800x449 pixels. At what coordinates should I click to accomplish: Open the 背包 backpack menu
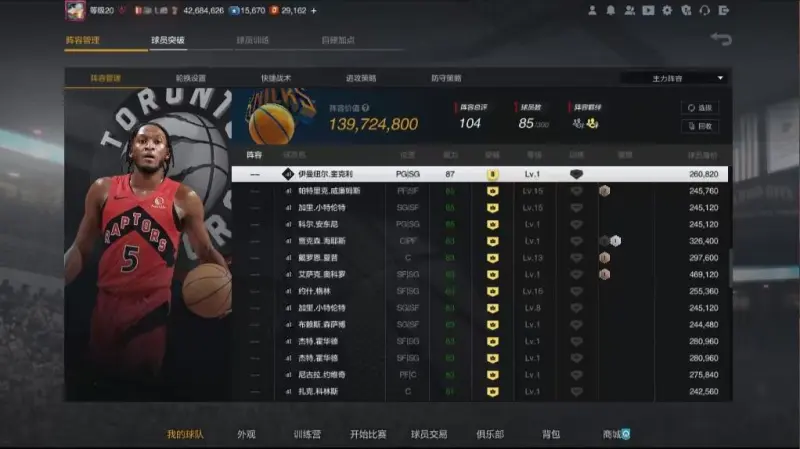pyautogui.click(x=551, y=435)
